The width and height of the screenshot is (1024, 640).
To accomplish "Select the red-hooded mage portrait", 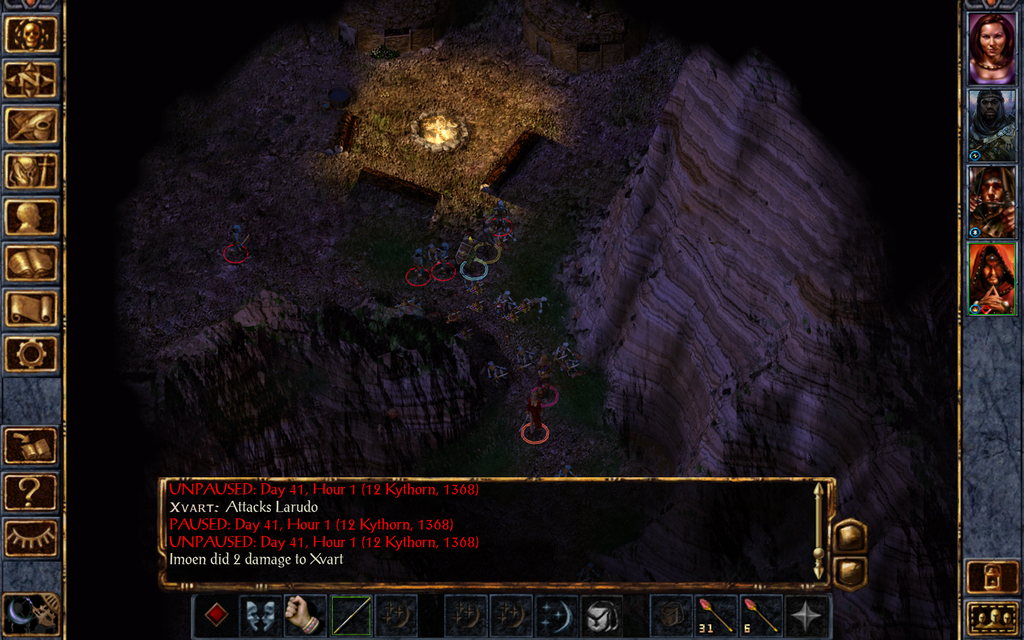I will [991, 280].
